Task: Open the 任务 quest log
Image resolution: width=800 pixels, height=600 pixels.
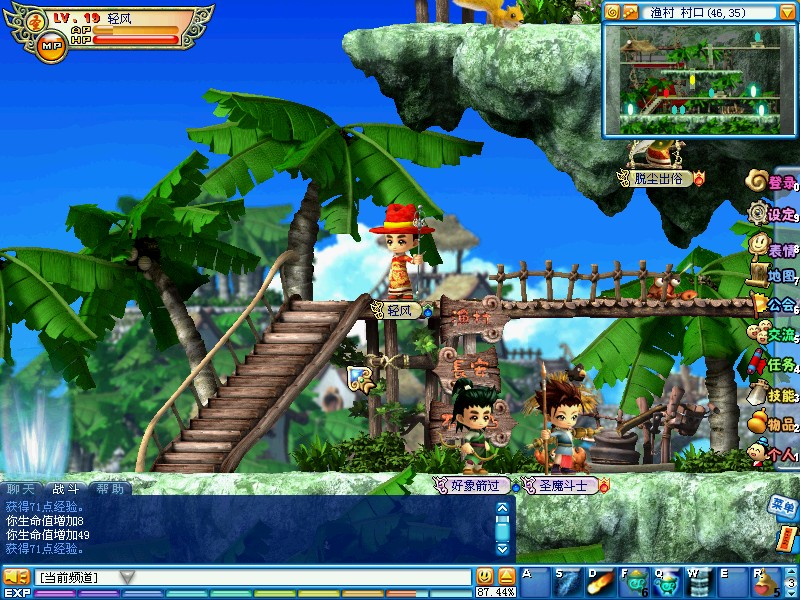Action: tap(775, 364)
